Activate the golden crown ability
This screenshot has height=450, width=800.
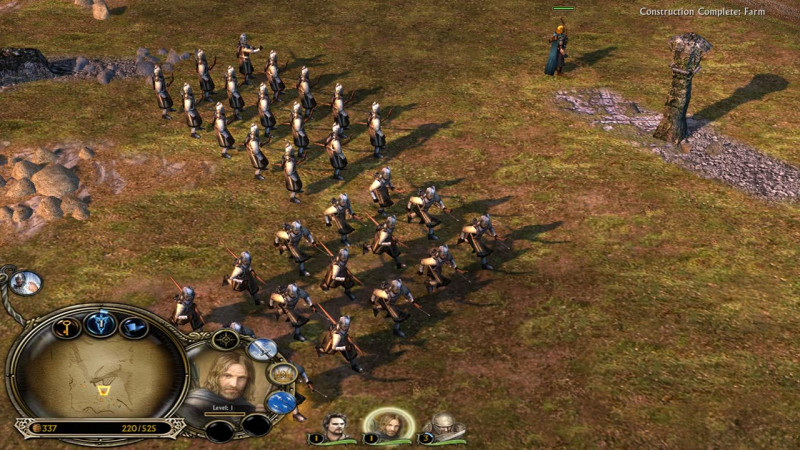pos(283,373)
